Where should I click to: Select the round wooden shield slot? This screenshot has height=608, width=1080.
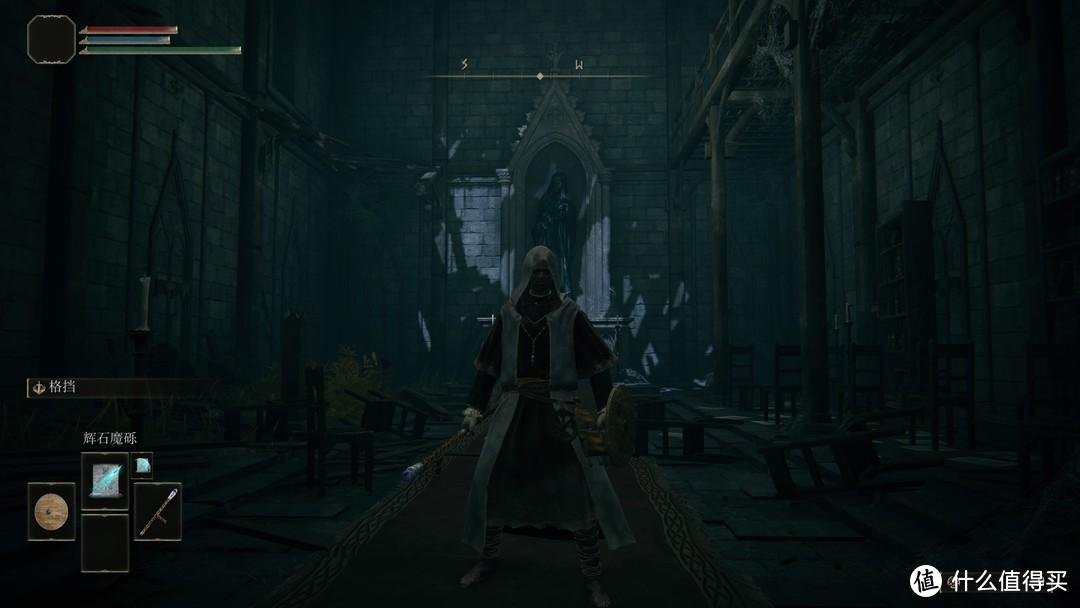tap(51, 512)
